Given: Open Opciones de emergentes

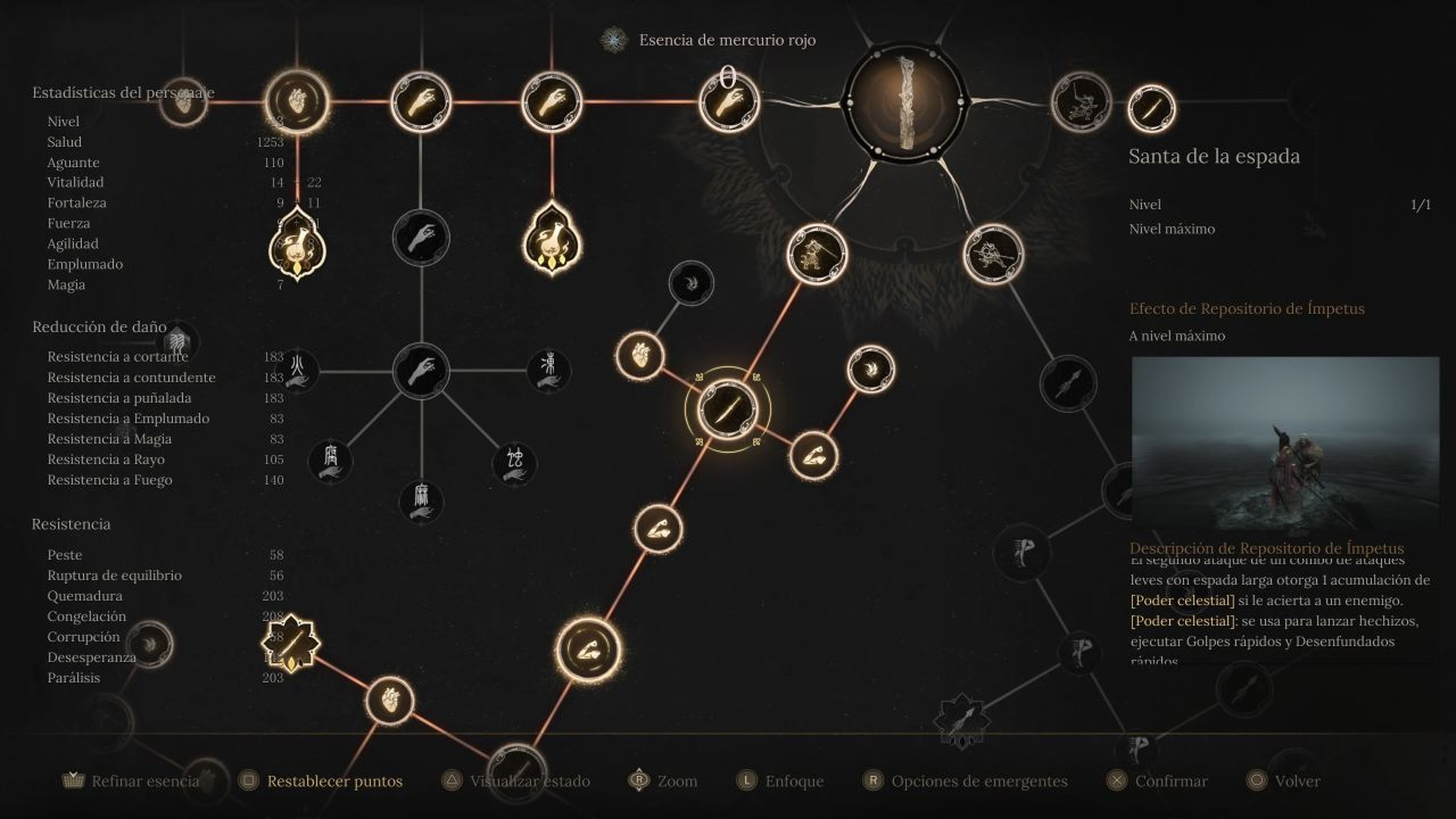Looking at the screenshot, I should [x=978, y=782].
